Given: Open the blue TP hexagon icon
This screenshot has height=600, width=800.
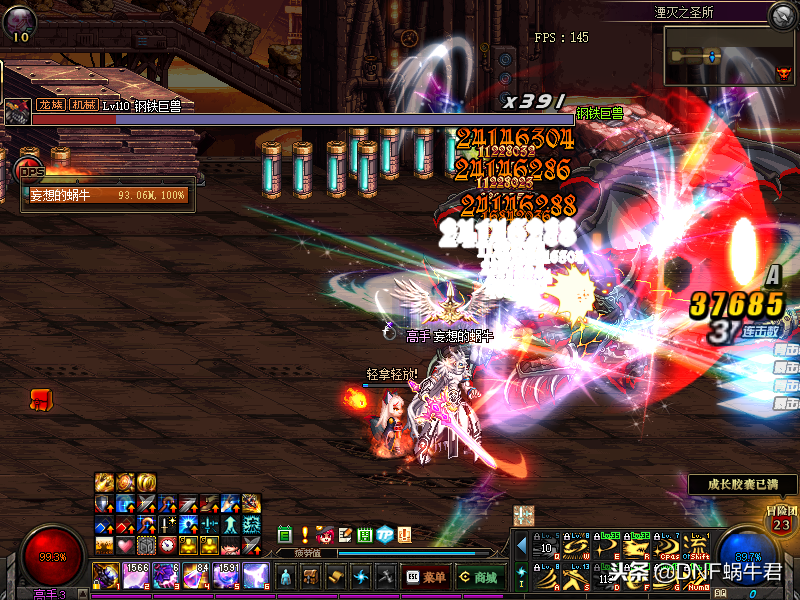Looking at the screenshot, I should click(x=385, y=535).
